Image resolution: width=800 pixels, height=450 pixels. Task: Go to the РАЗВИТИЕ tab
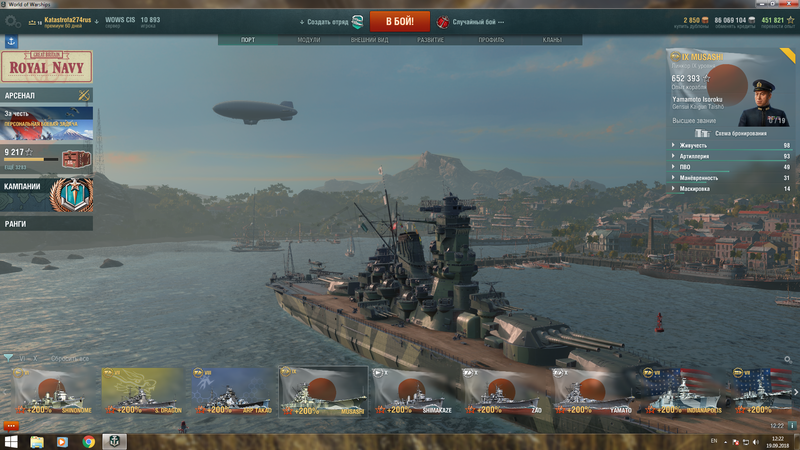tap(430, 40)
